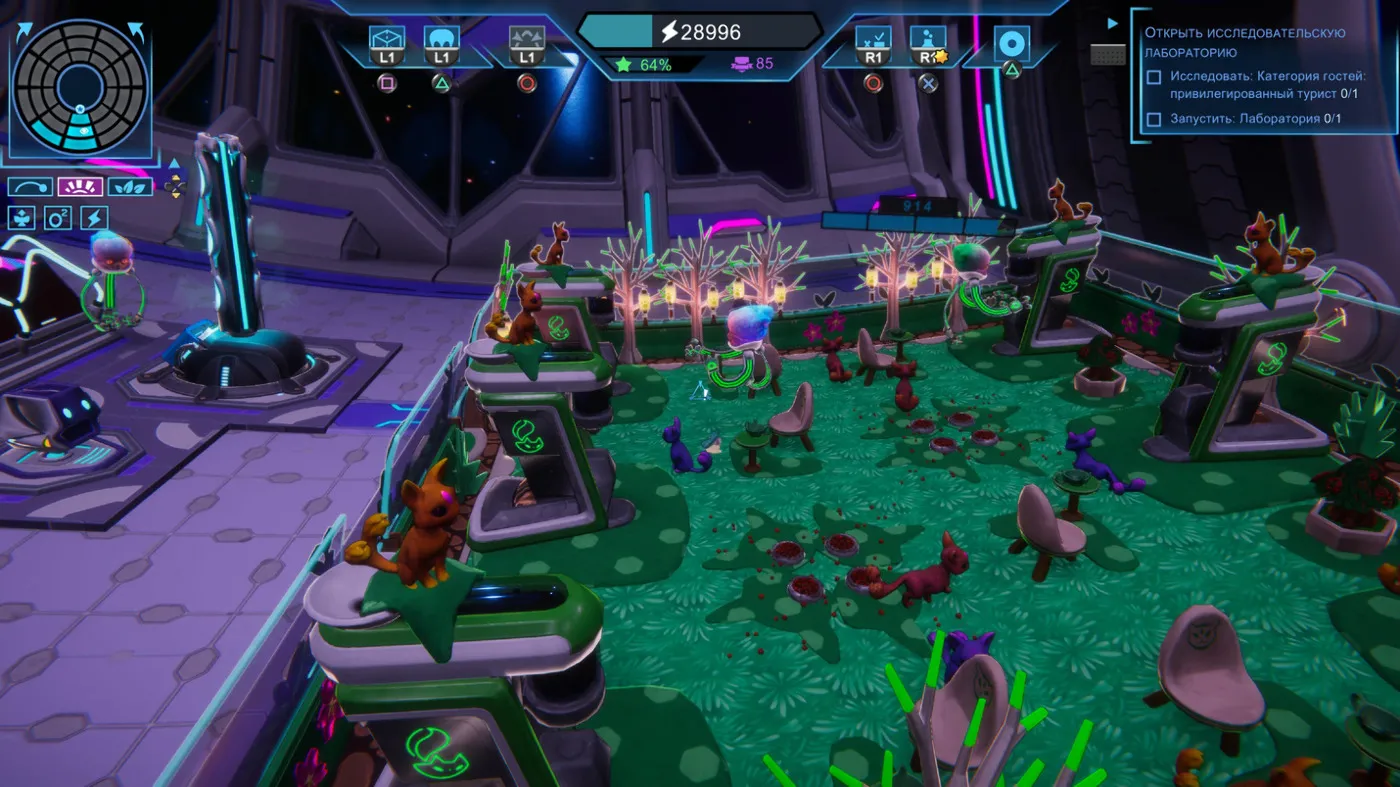Select the launch Laboratory objective
Screen dimensions: 1400x787
point(1243,119)
